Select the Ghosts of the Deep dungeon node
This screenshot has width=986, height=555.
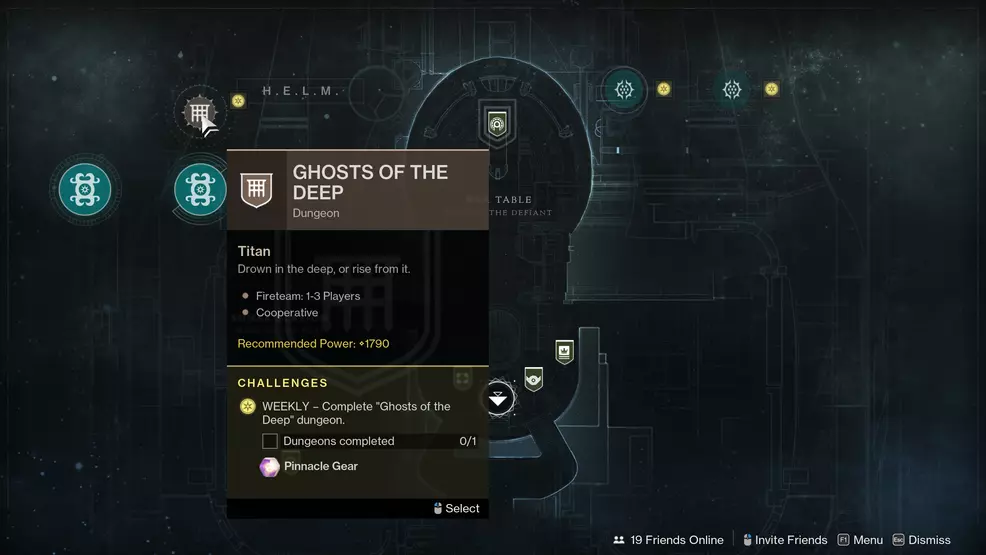click(x=199, y=112)
